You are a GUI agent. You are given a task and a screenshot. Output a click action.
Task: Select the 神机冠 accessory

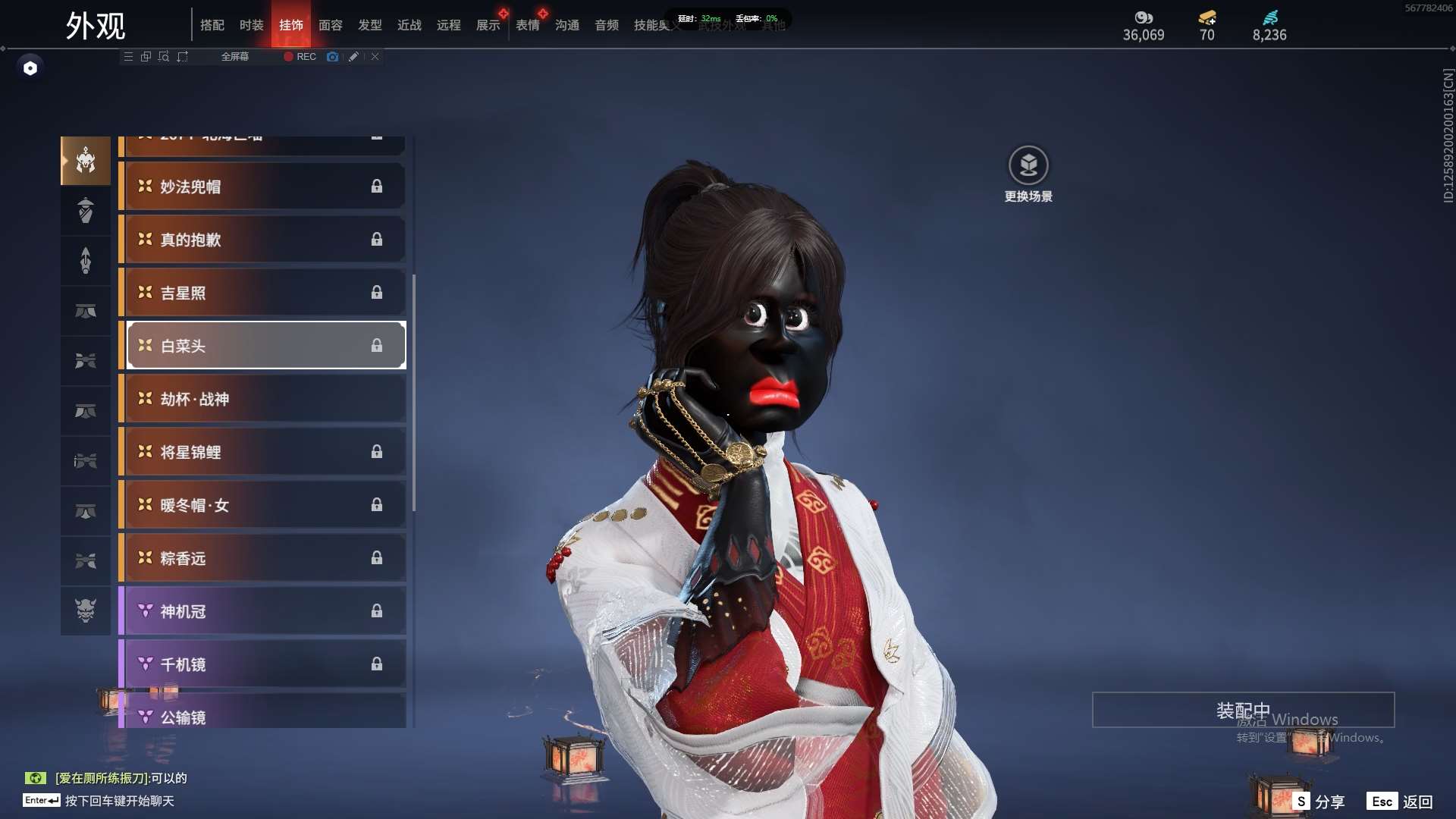click(x=262, y=611)
